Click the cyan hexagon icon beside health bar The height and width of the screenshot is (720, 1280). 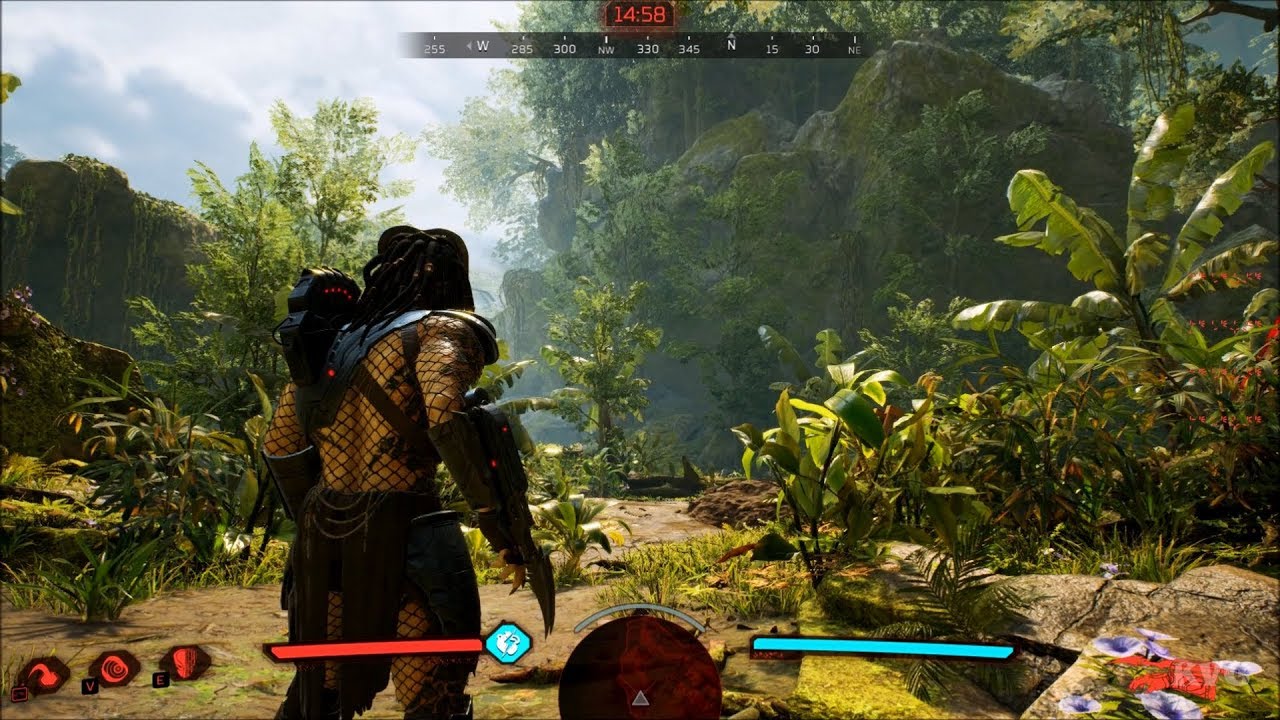[507, 642]
